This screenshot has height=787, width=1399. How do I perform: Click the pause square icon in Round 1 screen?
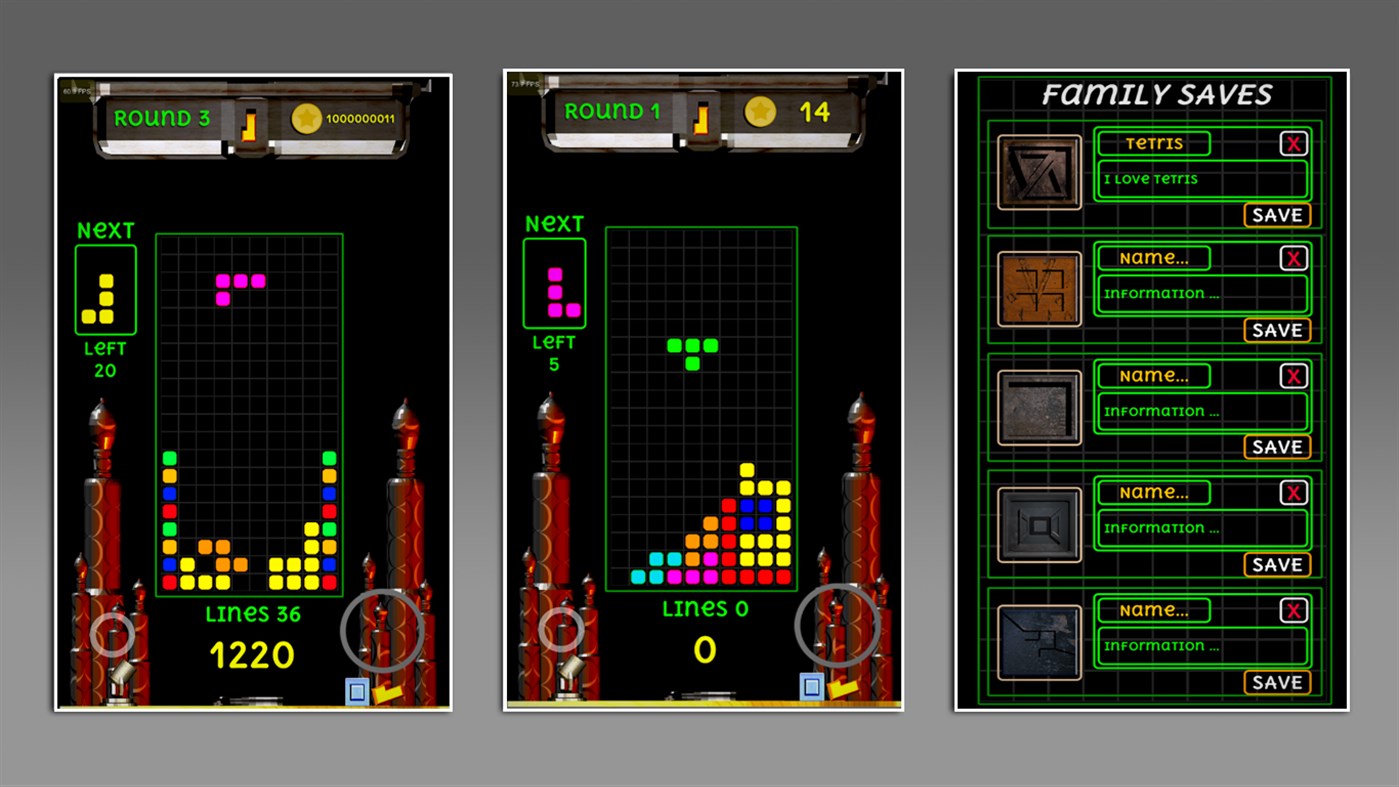pos(810,686)
